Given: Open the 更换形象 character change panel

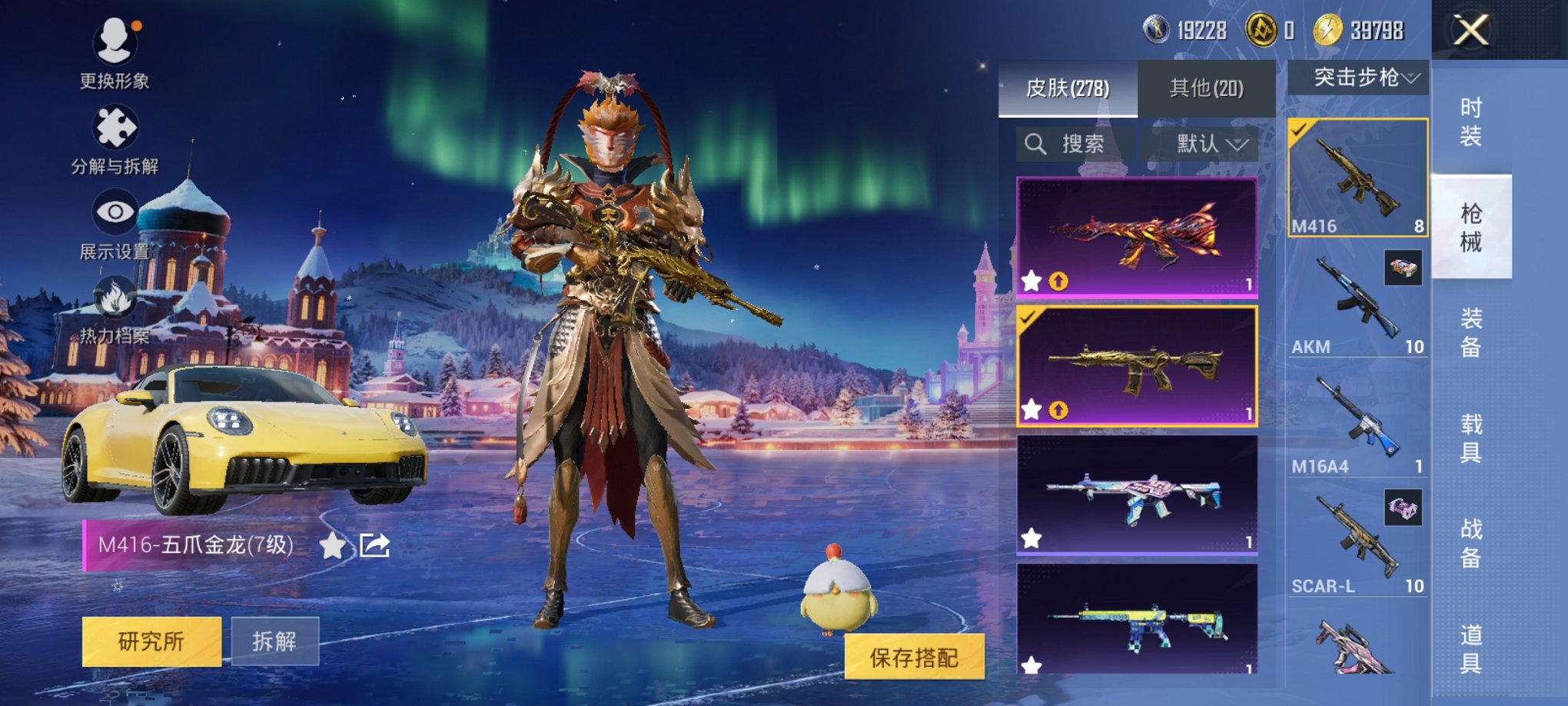Looking at the screenshot, I should click(x=113, y=56).
